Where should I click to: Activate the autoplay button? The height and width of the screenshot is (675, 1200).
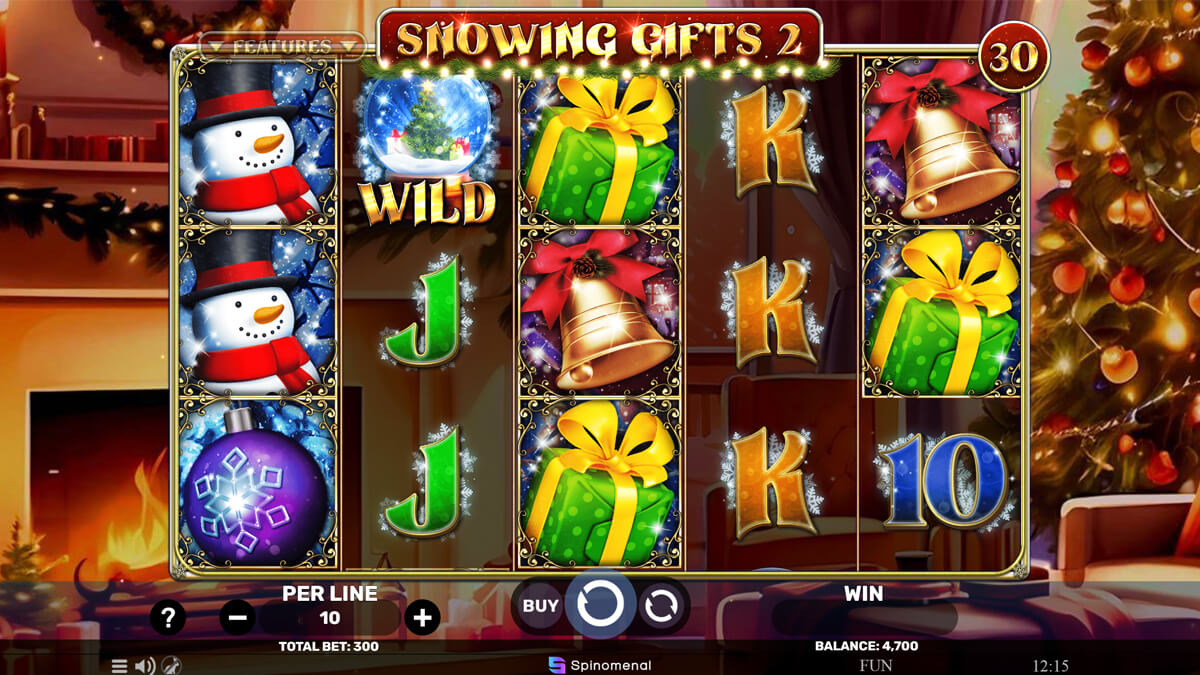(x=661, y=605)
